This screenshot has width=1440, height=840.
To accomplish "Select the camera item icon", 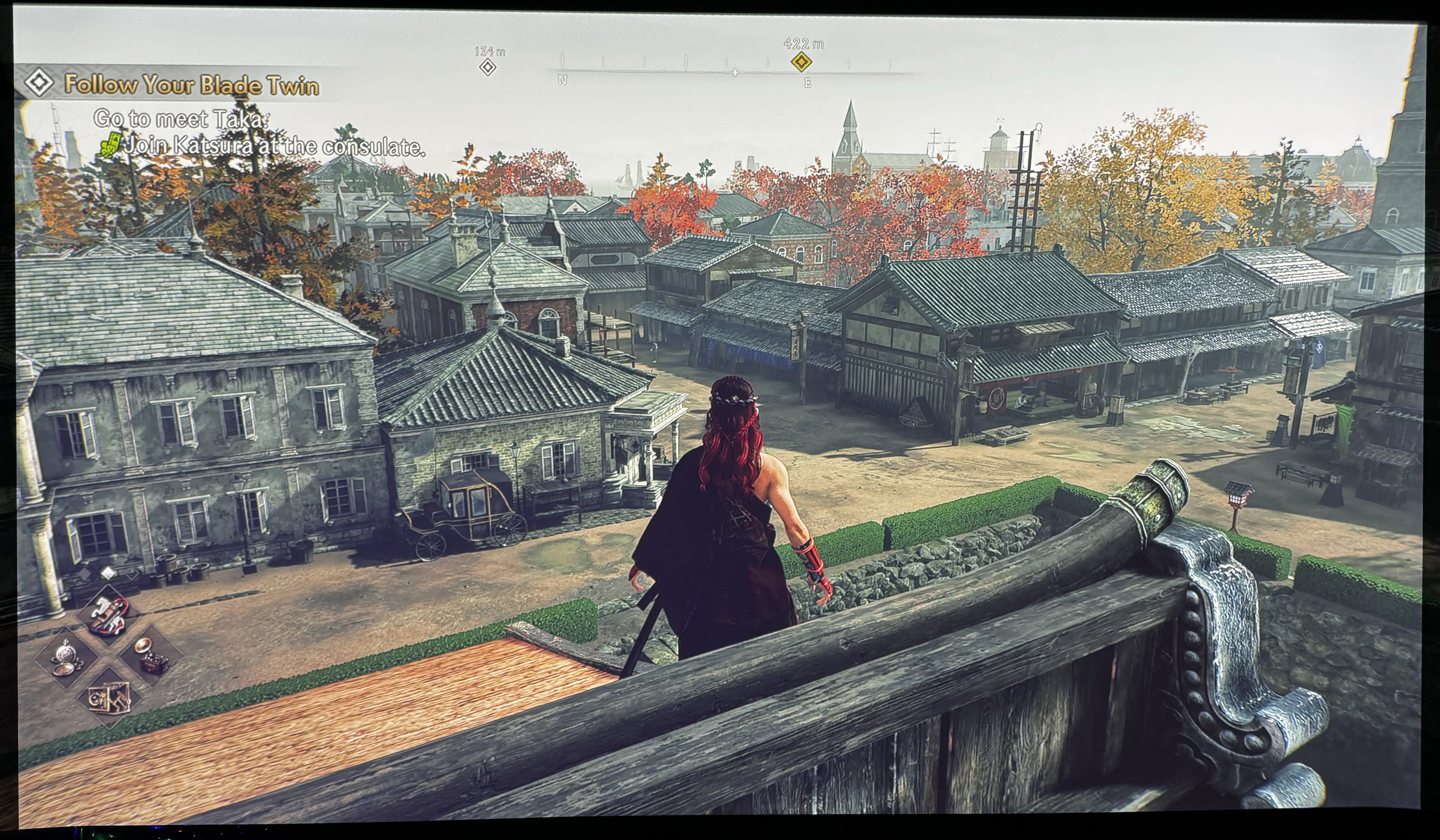I will [x=109, y=698].
